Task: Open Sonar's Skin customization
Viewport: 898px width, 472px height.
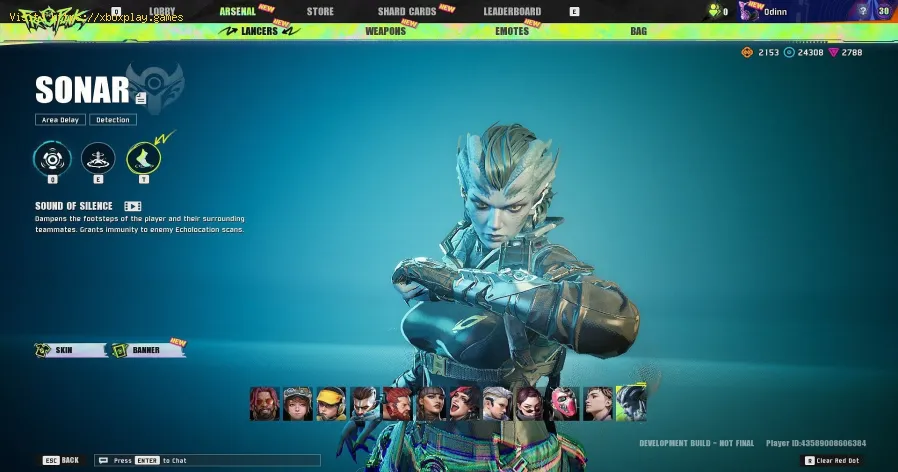Action: tap(72, 350)
